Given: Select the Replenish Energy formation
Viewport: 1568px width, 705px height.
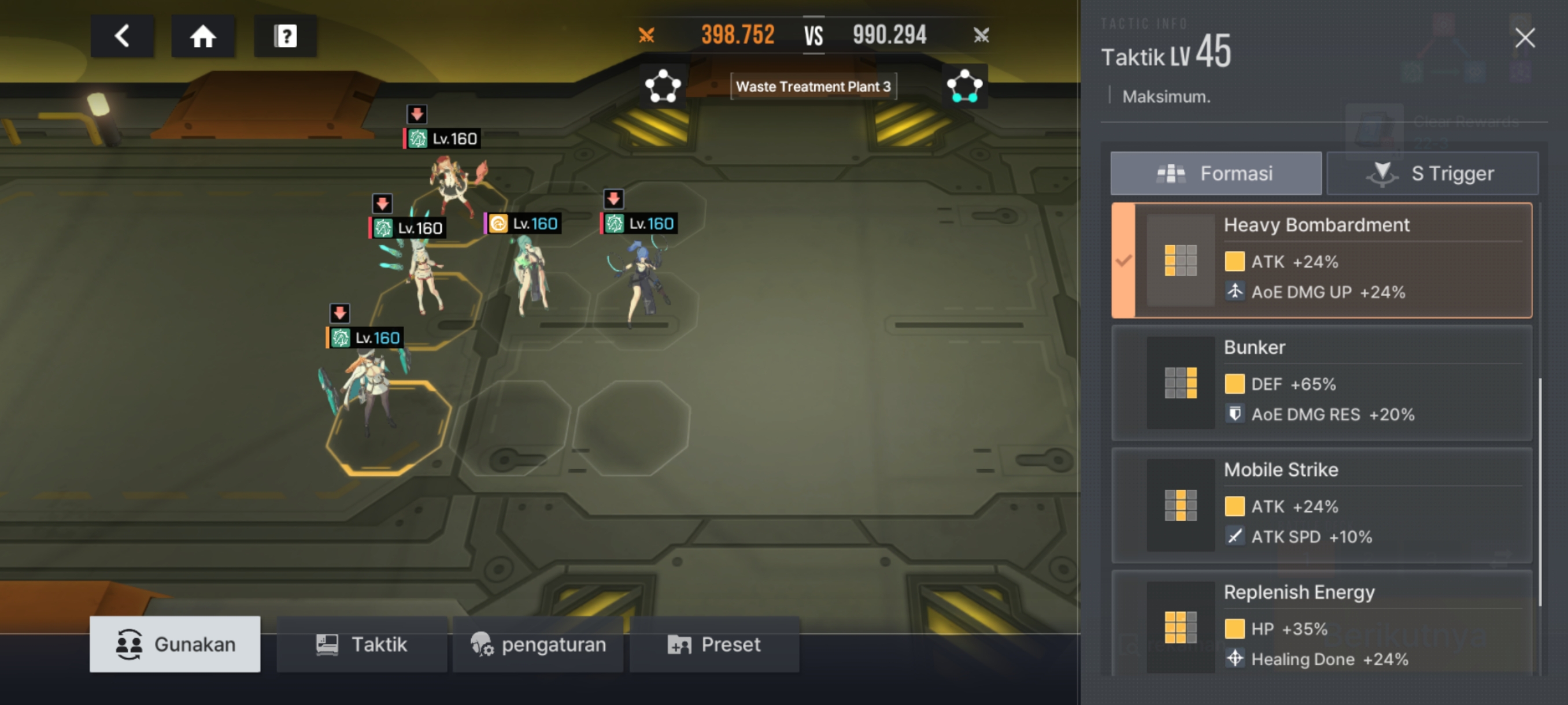Looking at the screenshot, I should pos(1321,624).
